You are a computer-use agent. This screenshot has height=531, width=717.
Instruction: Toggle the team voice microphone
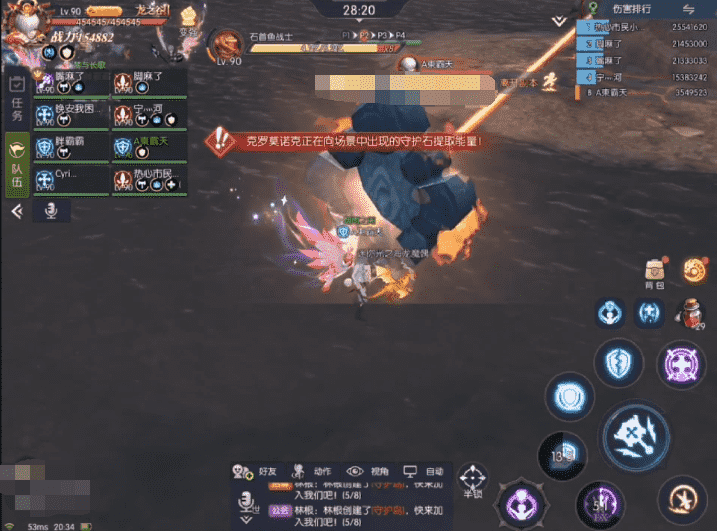49,210
